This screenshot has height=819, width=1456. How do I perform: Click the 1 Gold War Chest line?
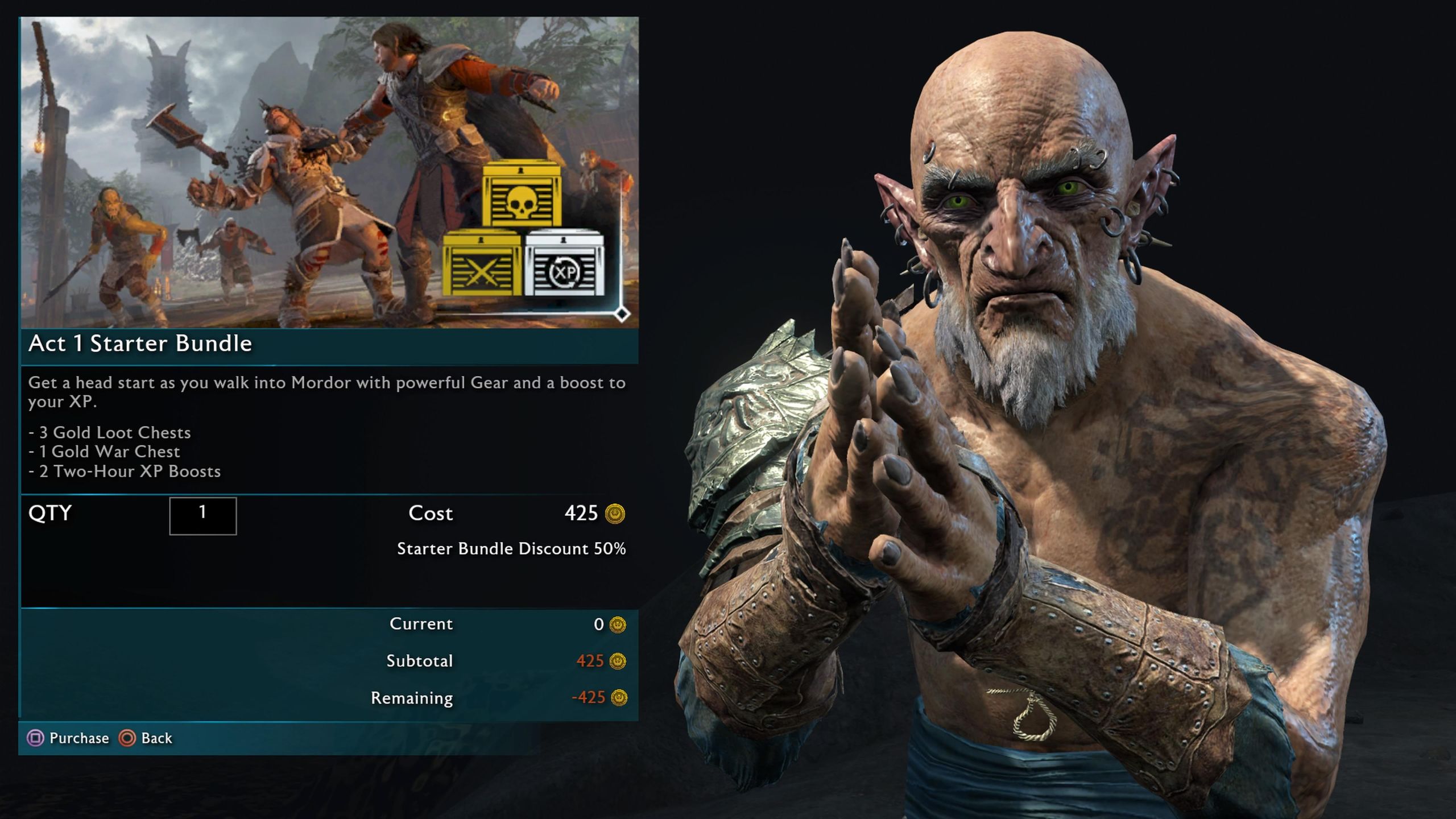[104, 452]
